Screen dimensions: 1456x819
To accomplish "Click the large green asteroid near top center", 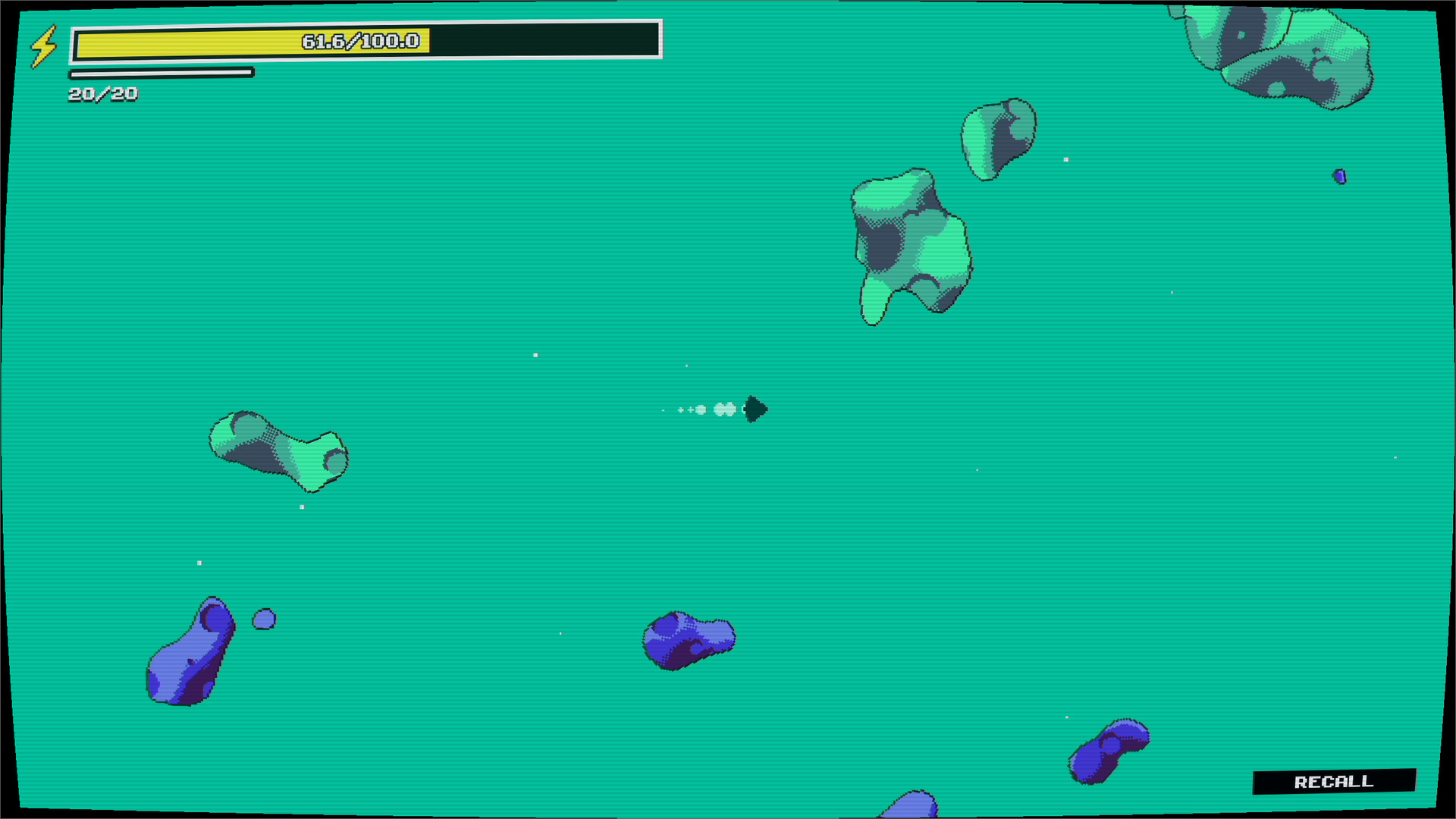I will [910, 243].
